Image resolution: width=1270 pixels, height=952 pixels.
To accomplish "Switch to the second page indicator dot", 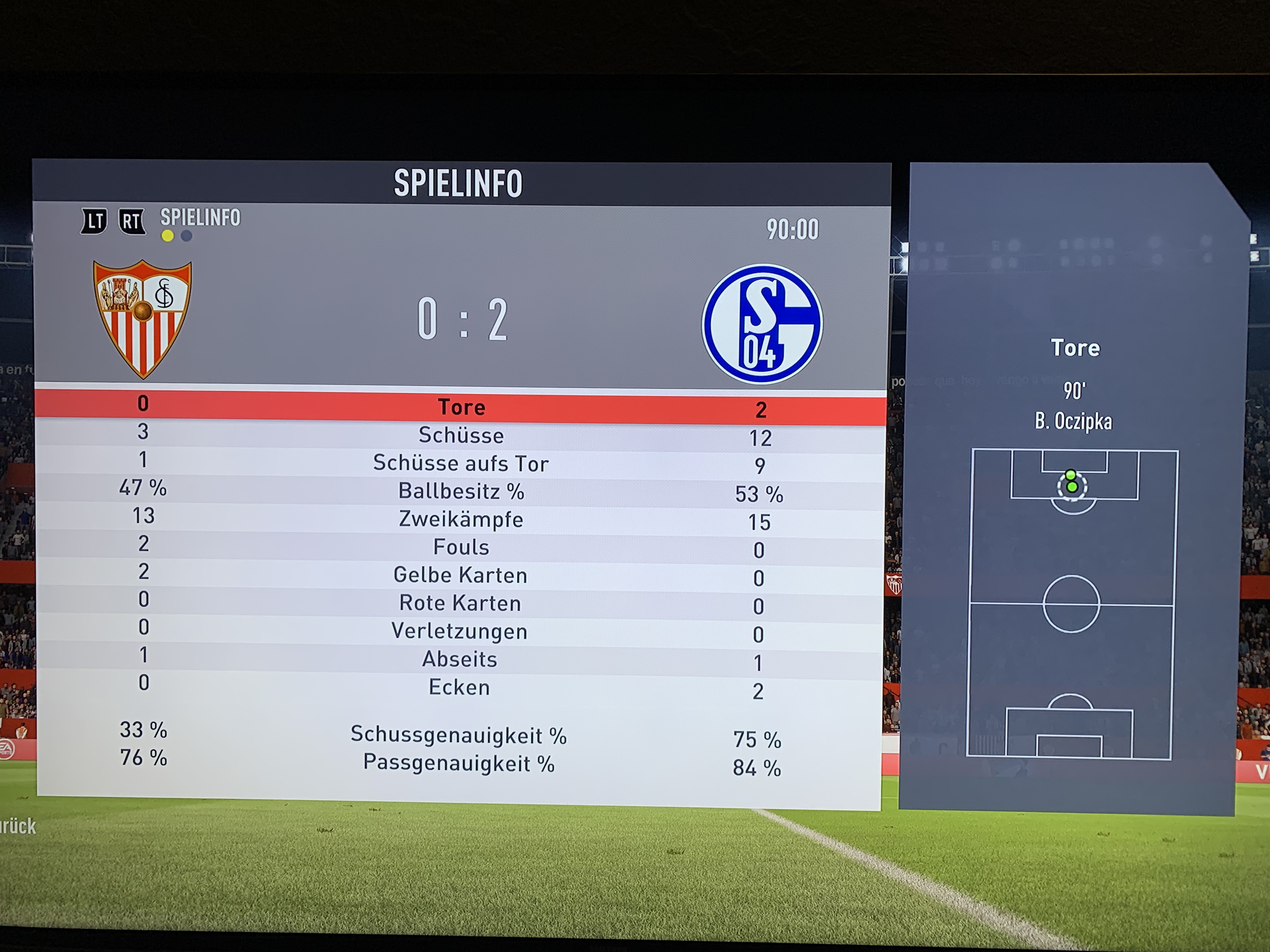I will click(x=186, y=236).
